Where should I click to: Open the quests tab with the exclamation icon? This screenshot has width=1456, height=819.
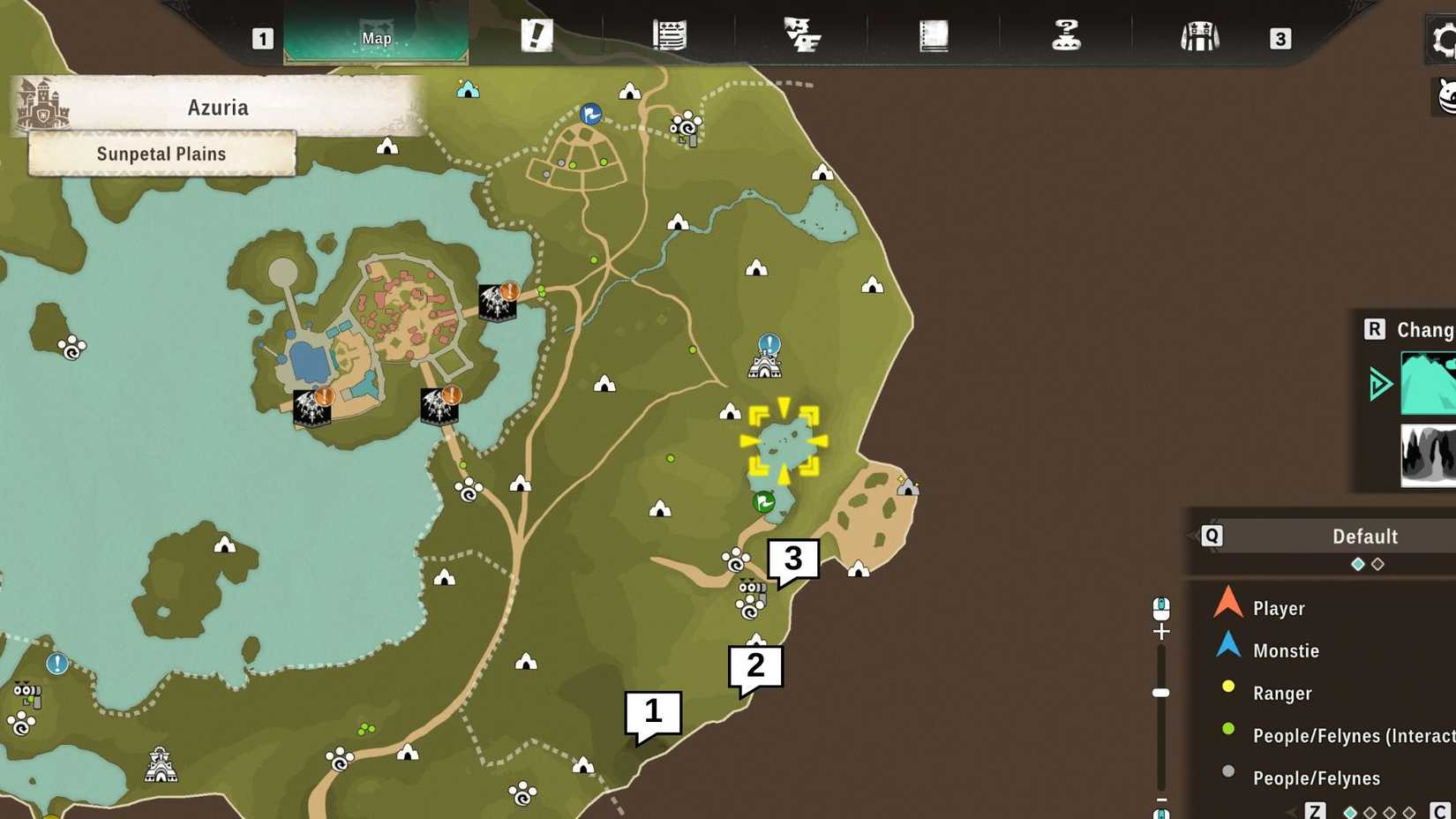(x=538, y=35)
